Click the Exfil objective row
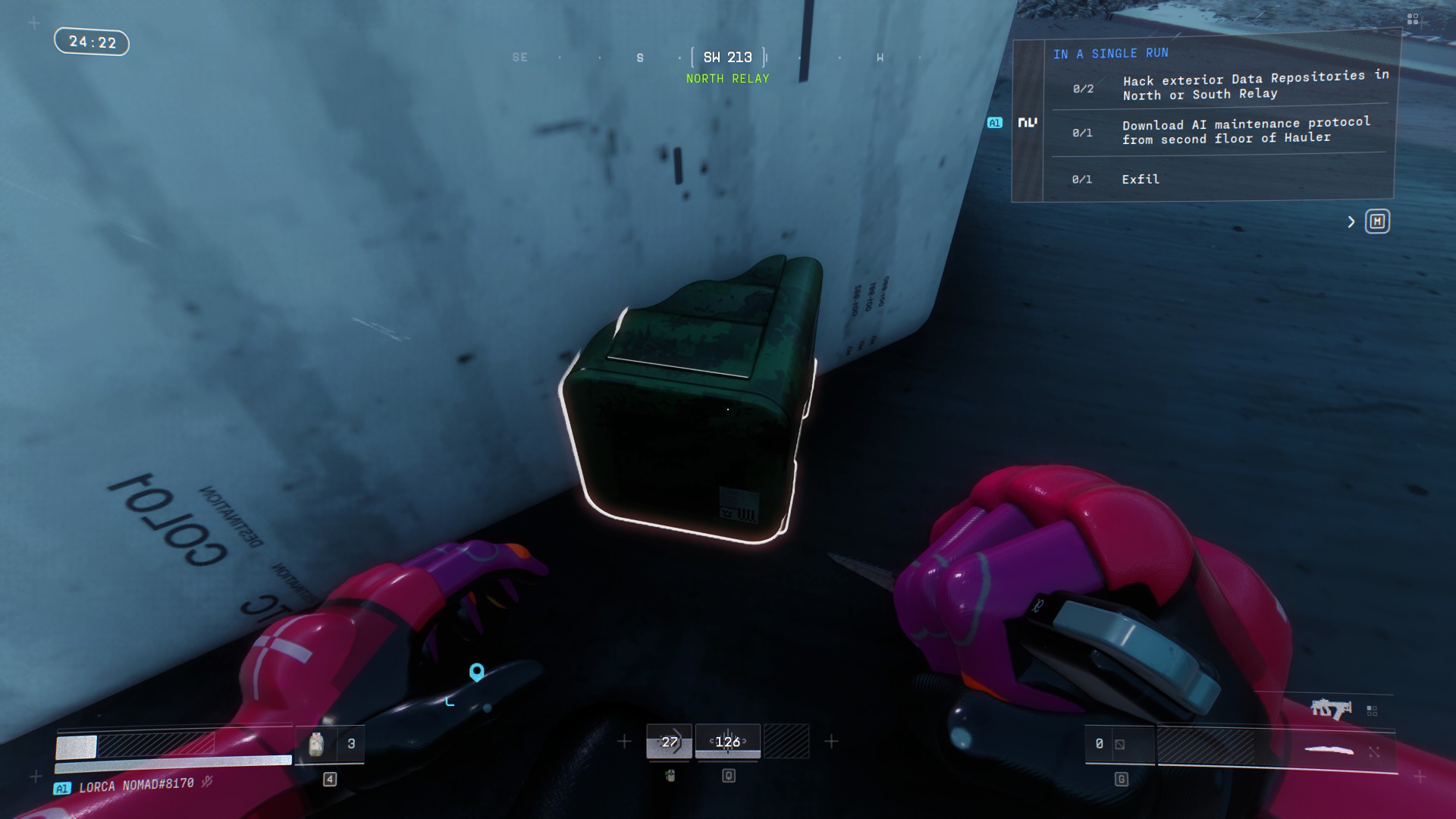Screen dimensions: 1456x819 [x=1141, y=179]
